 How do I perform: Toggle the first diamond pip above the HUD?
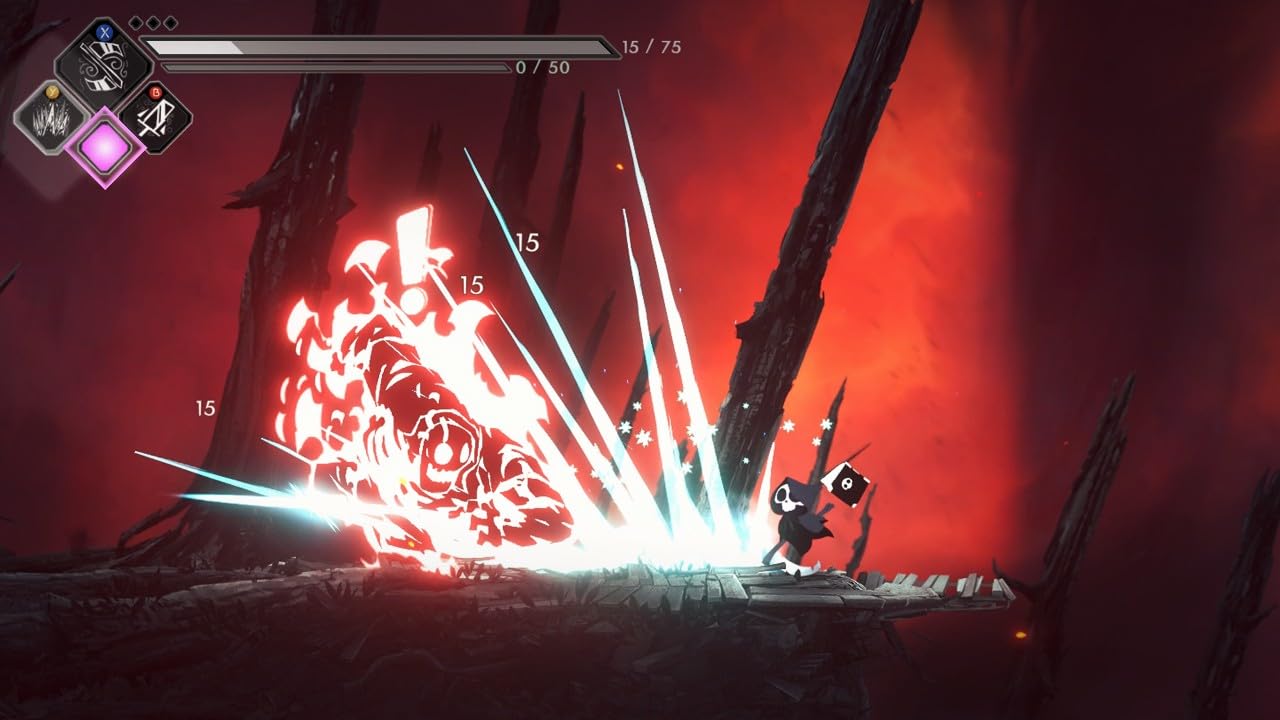136,22
